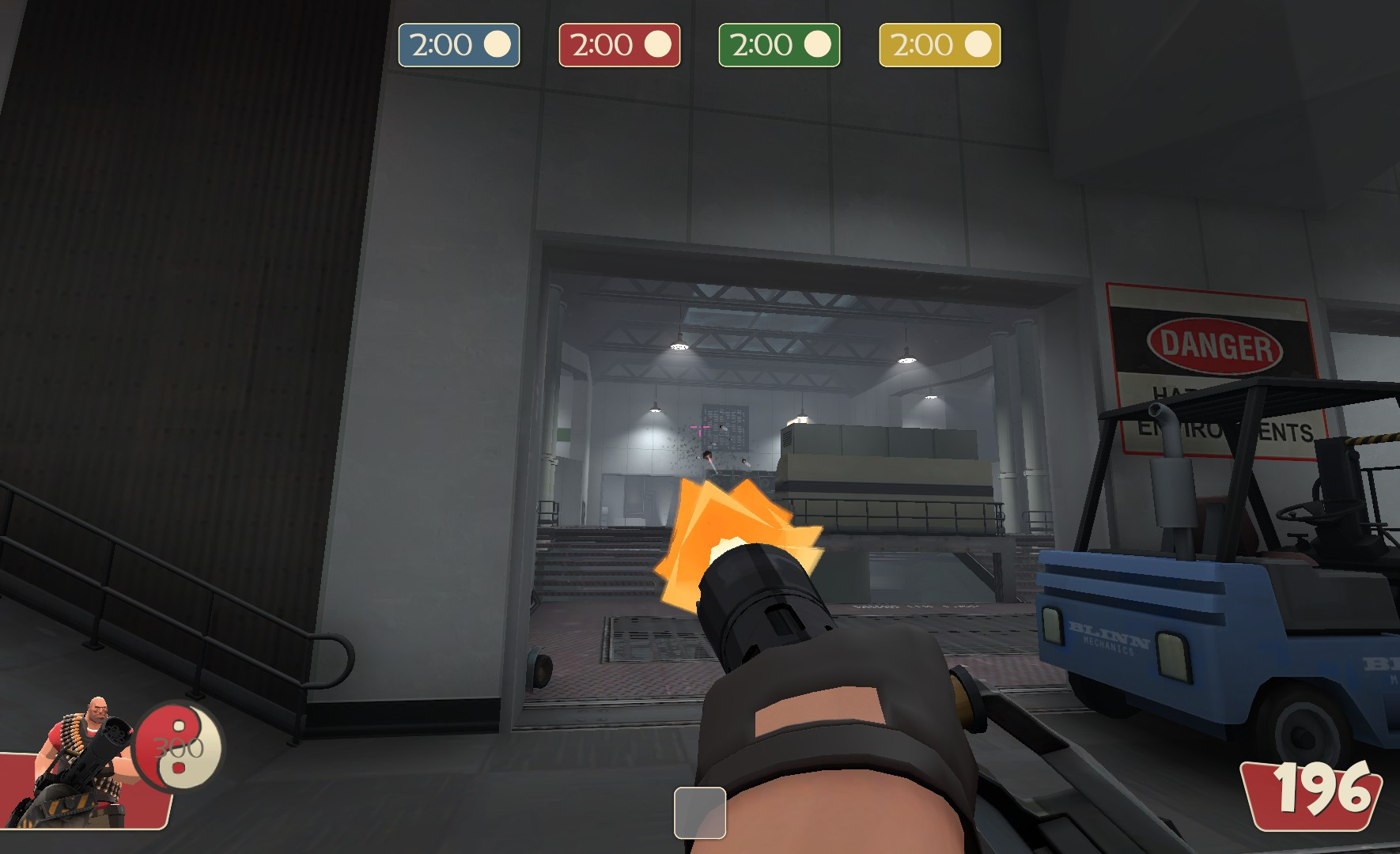
Task: Expand the red team timer panel
Action: point(620,45)
